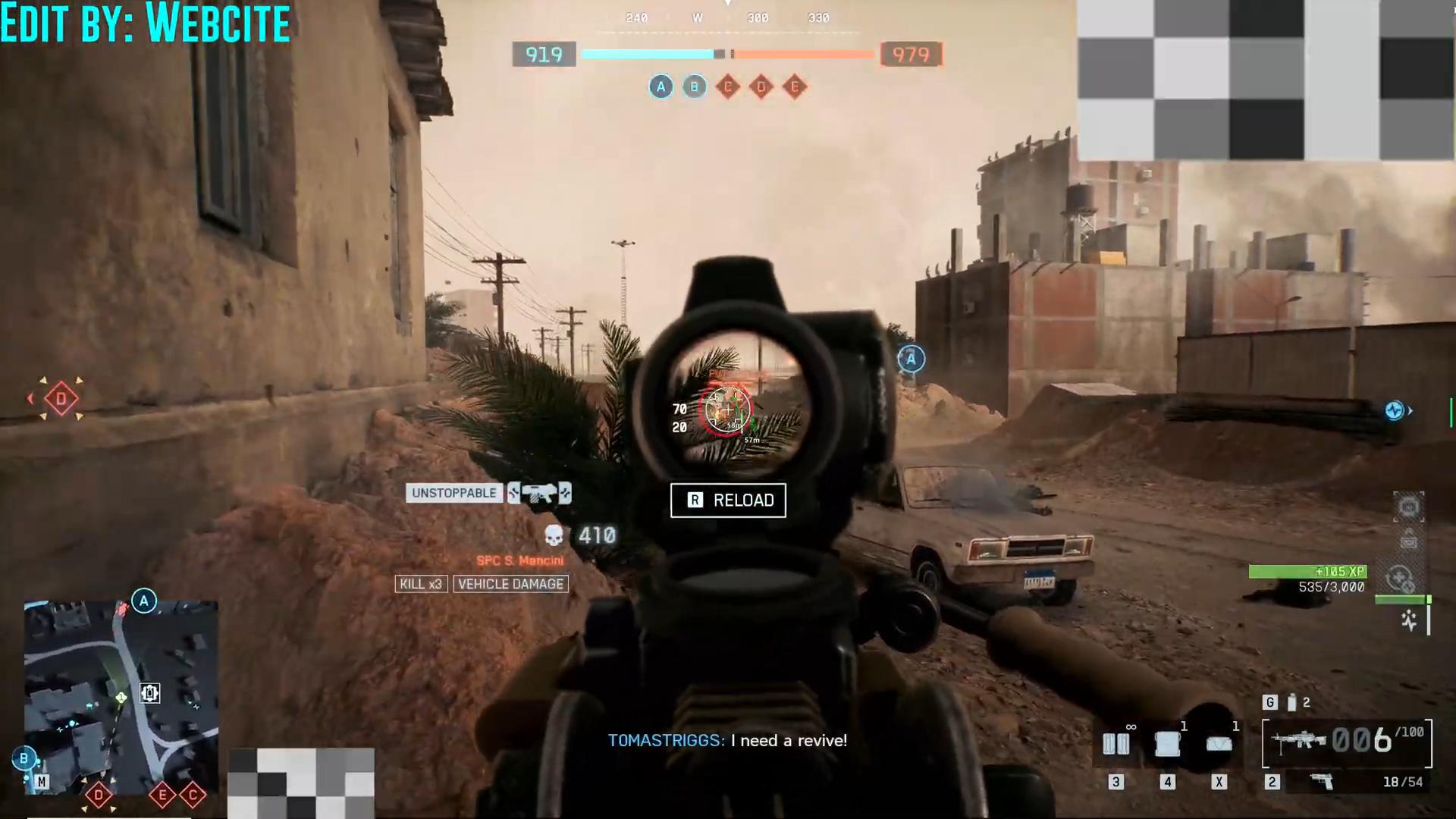Click the red C marker below the minimap
Image resolution: width=1456 pixels, height=819 pixels.
click(193, 795)
